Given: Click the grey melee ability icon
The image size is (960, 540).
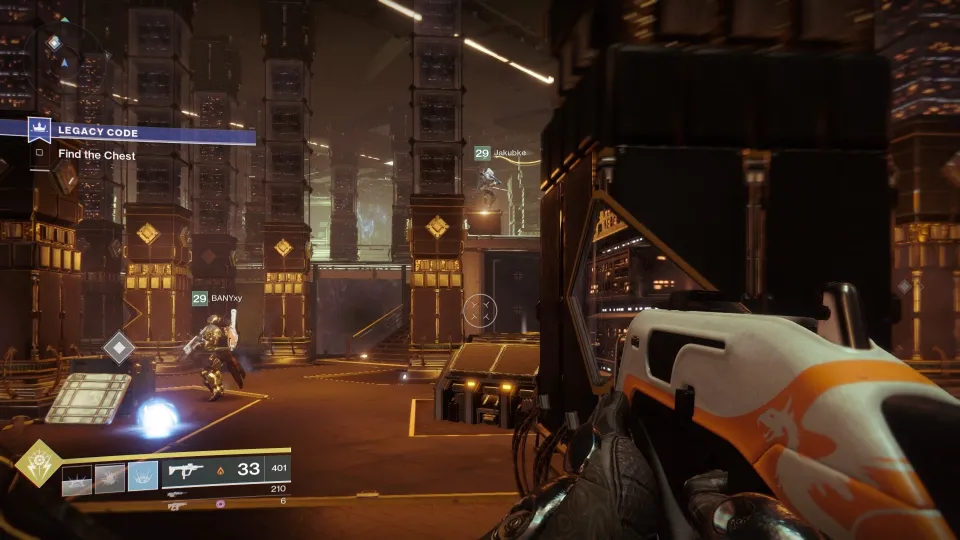Looking at the screenshot, I should pos(110,479).
